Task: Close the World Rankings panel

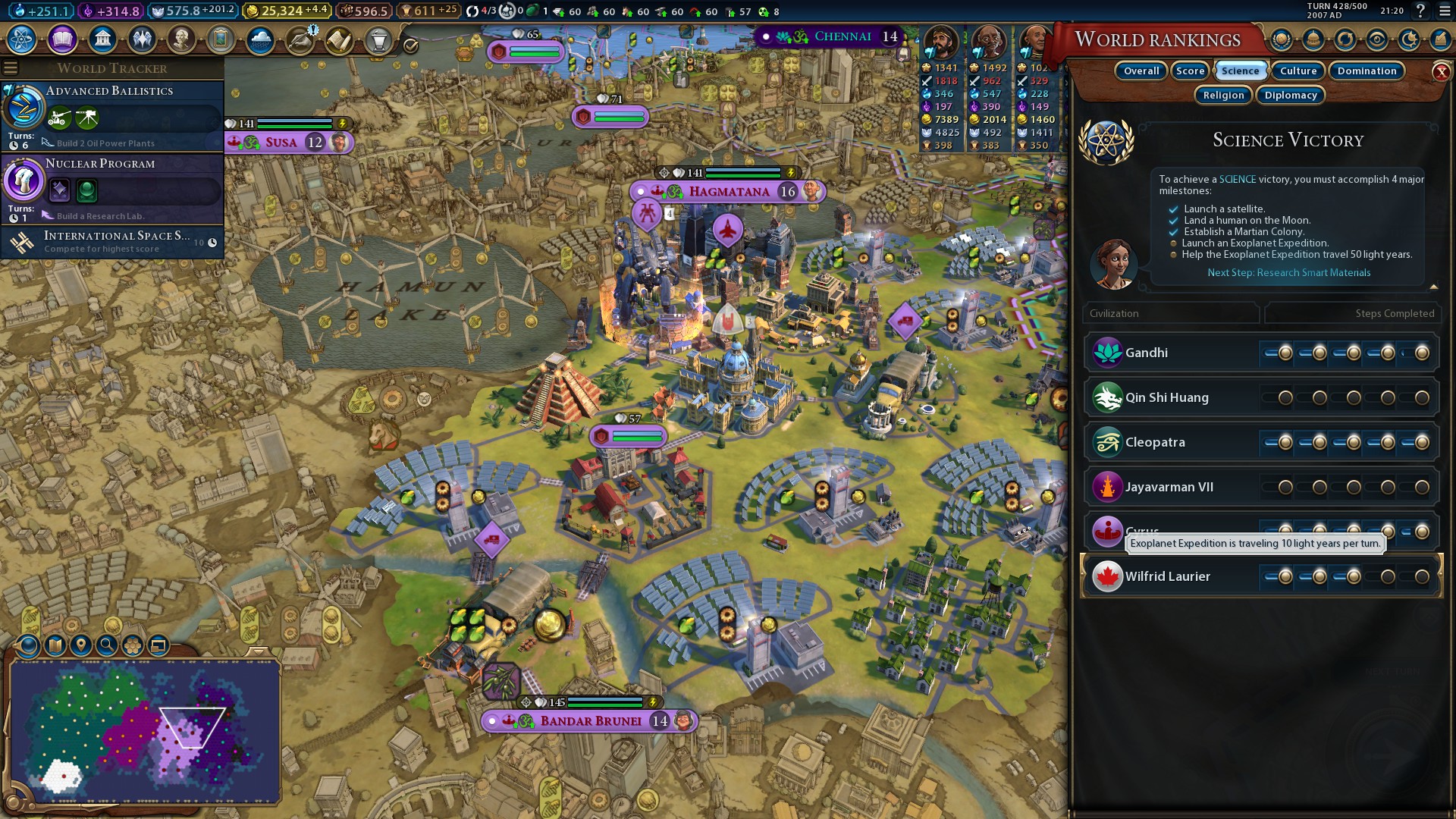Action: (1441, 72)
